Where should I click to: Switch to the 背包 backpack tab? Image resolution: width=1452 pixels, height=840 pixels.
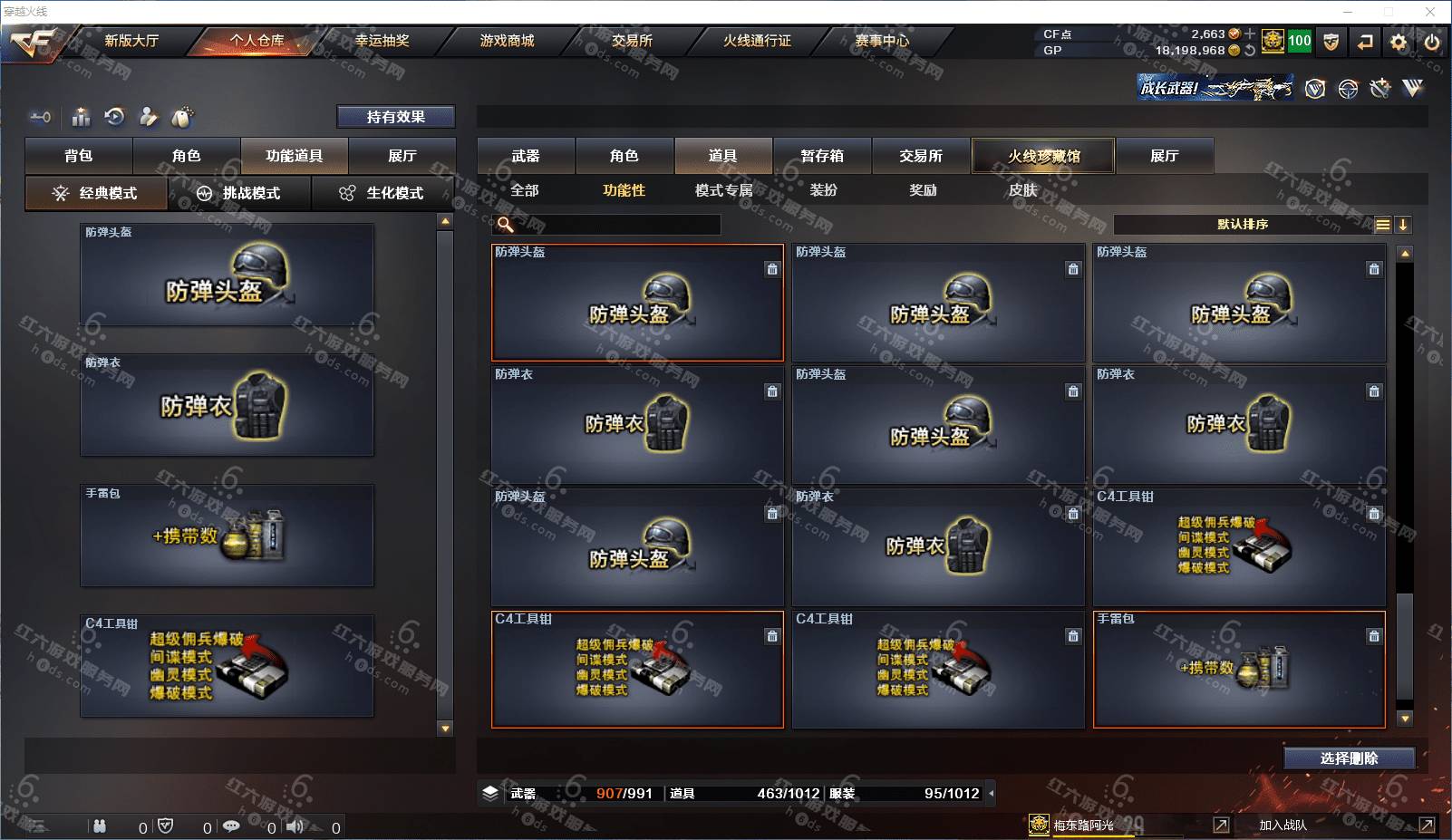click(x=79, y=156)
